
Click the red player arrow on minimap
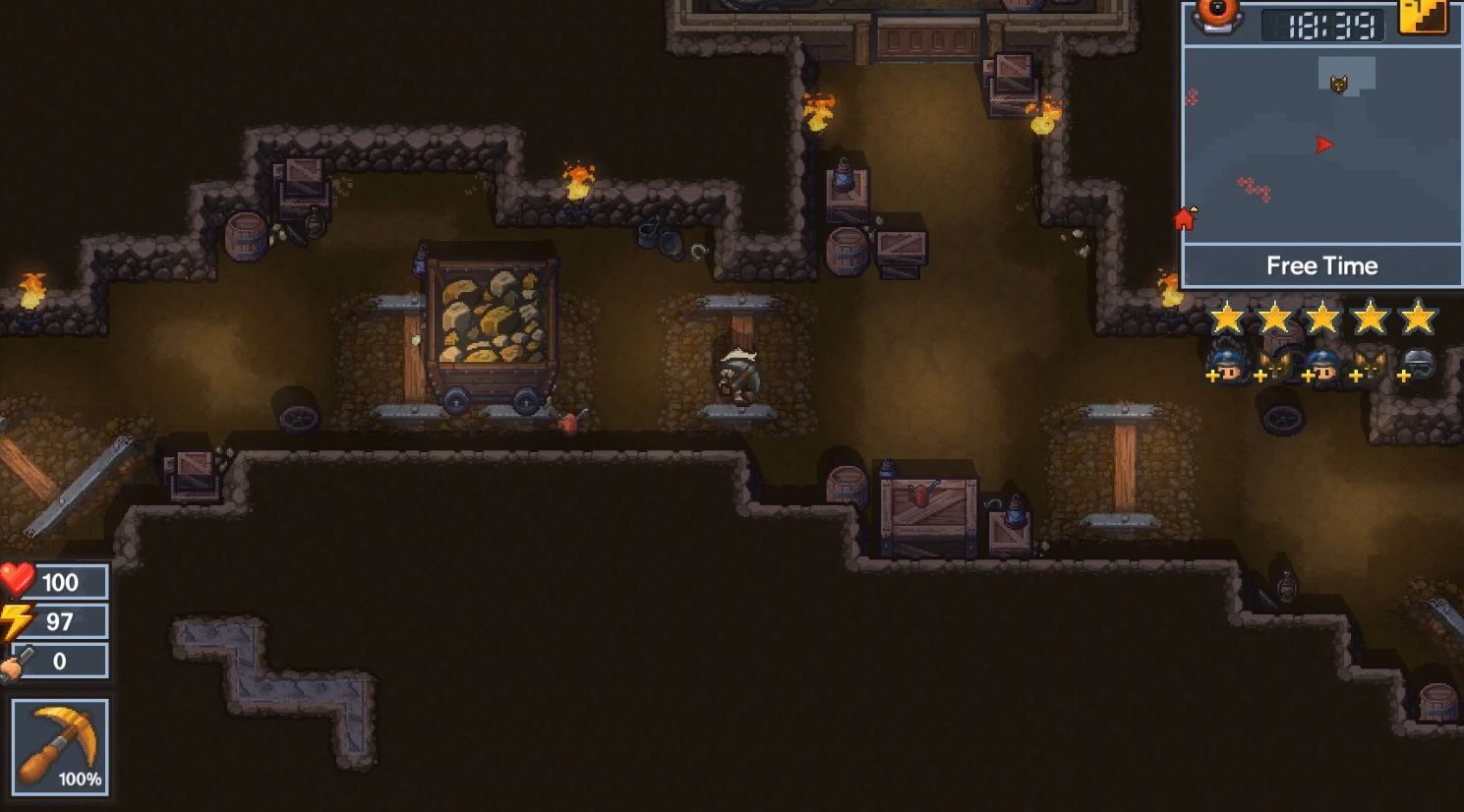[x=1324, y=145]
